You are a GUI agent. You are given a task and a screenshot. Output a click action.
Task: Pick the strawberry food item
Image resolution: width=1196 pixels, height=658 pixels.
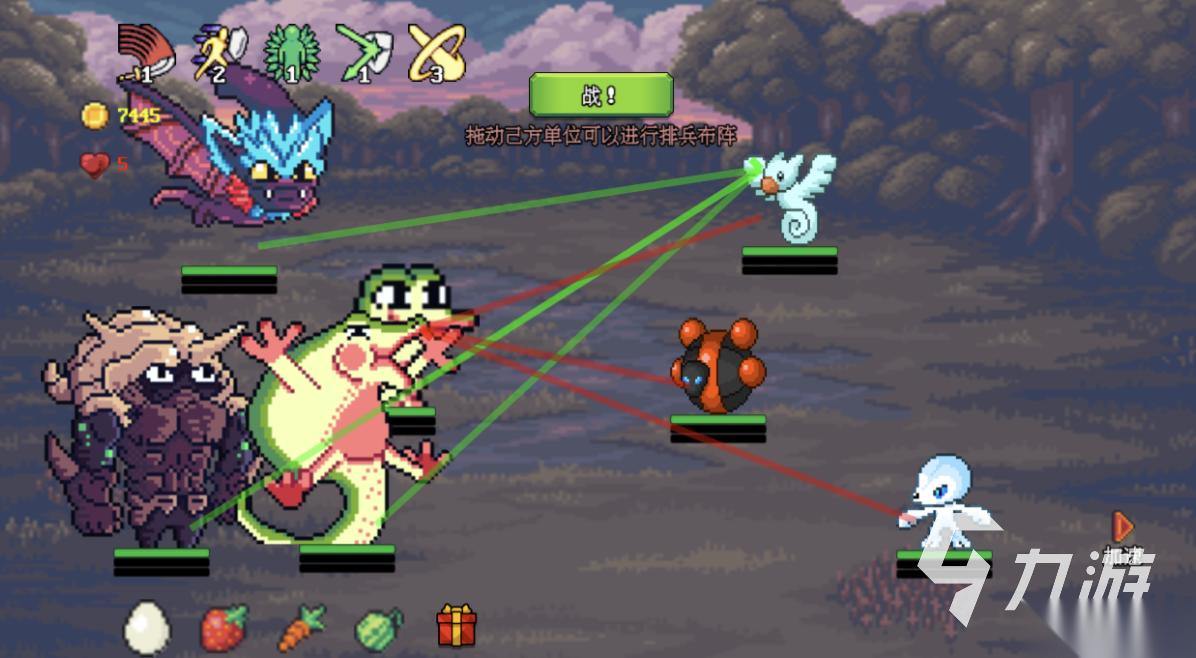[224, 628]
